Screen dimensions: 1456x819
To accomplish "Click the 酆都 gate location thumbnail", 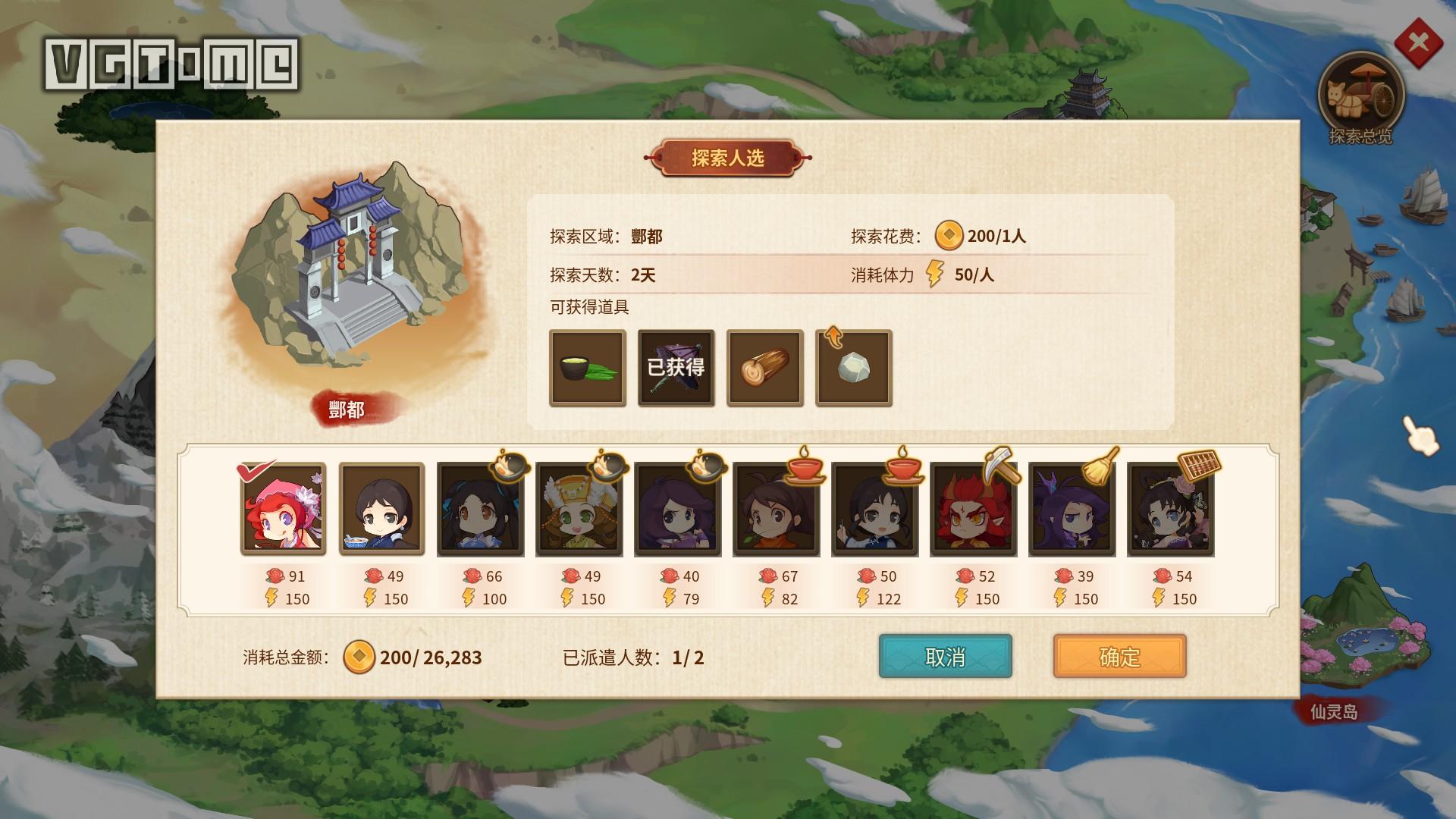I will [356, 281].
